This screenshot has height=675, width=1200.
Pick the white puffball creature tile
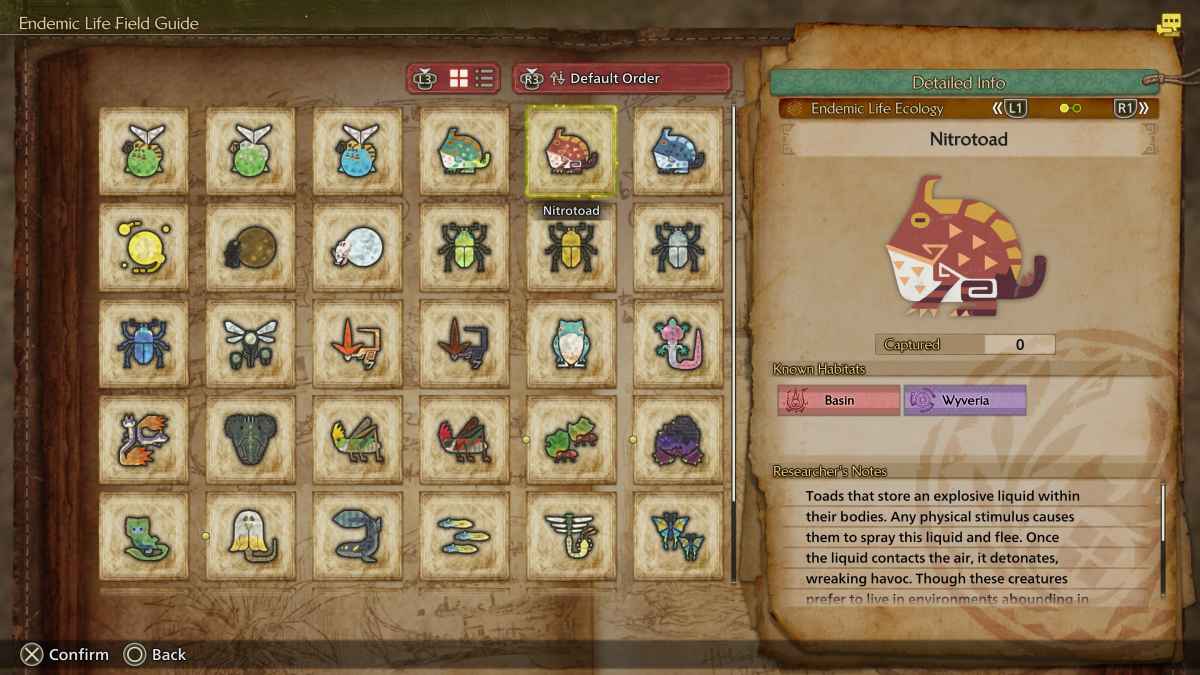click(357, 246)
